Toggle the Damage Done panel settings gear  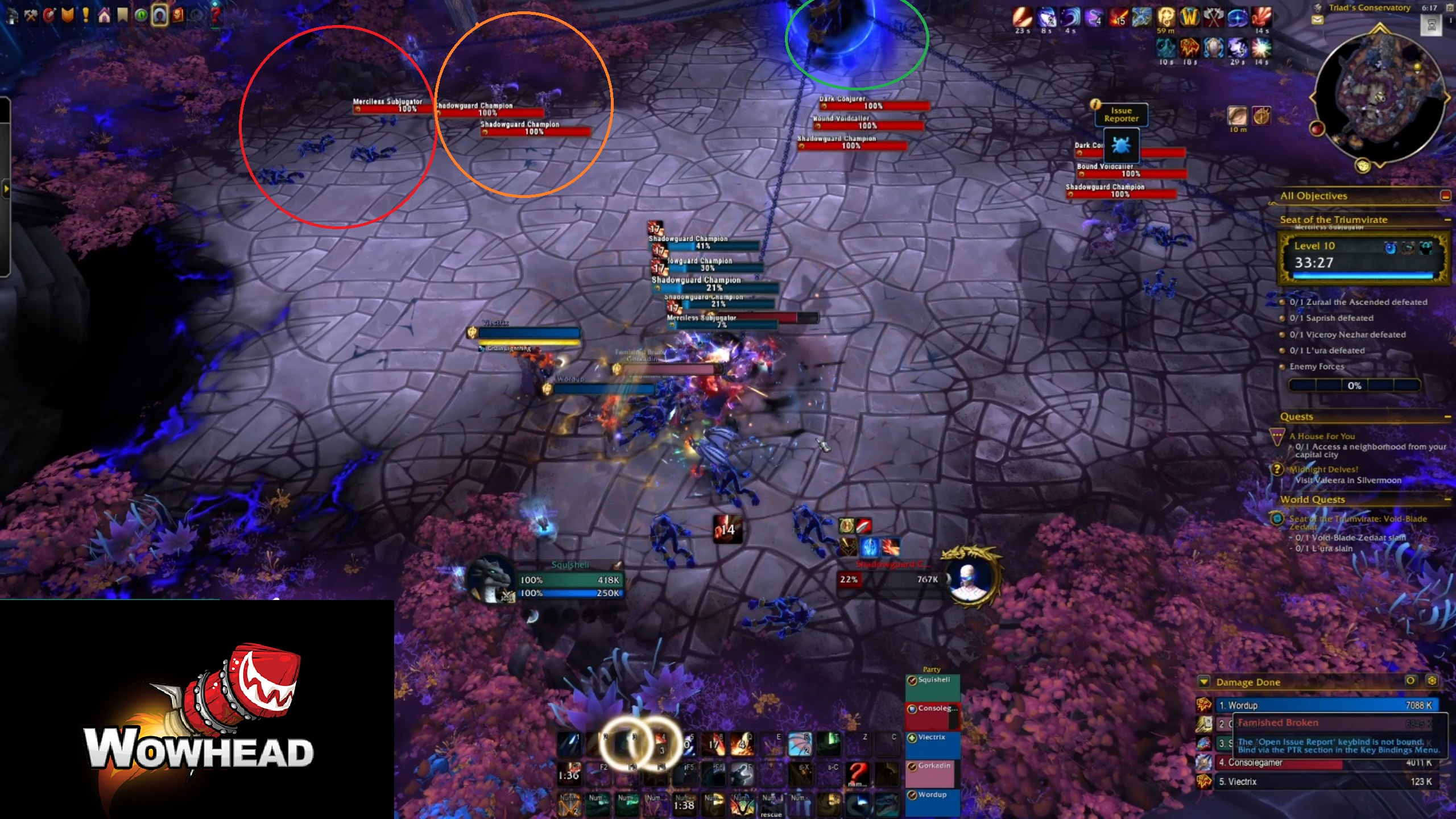coord(1431,682)
